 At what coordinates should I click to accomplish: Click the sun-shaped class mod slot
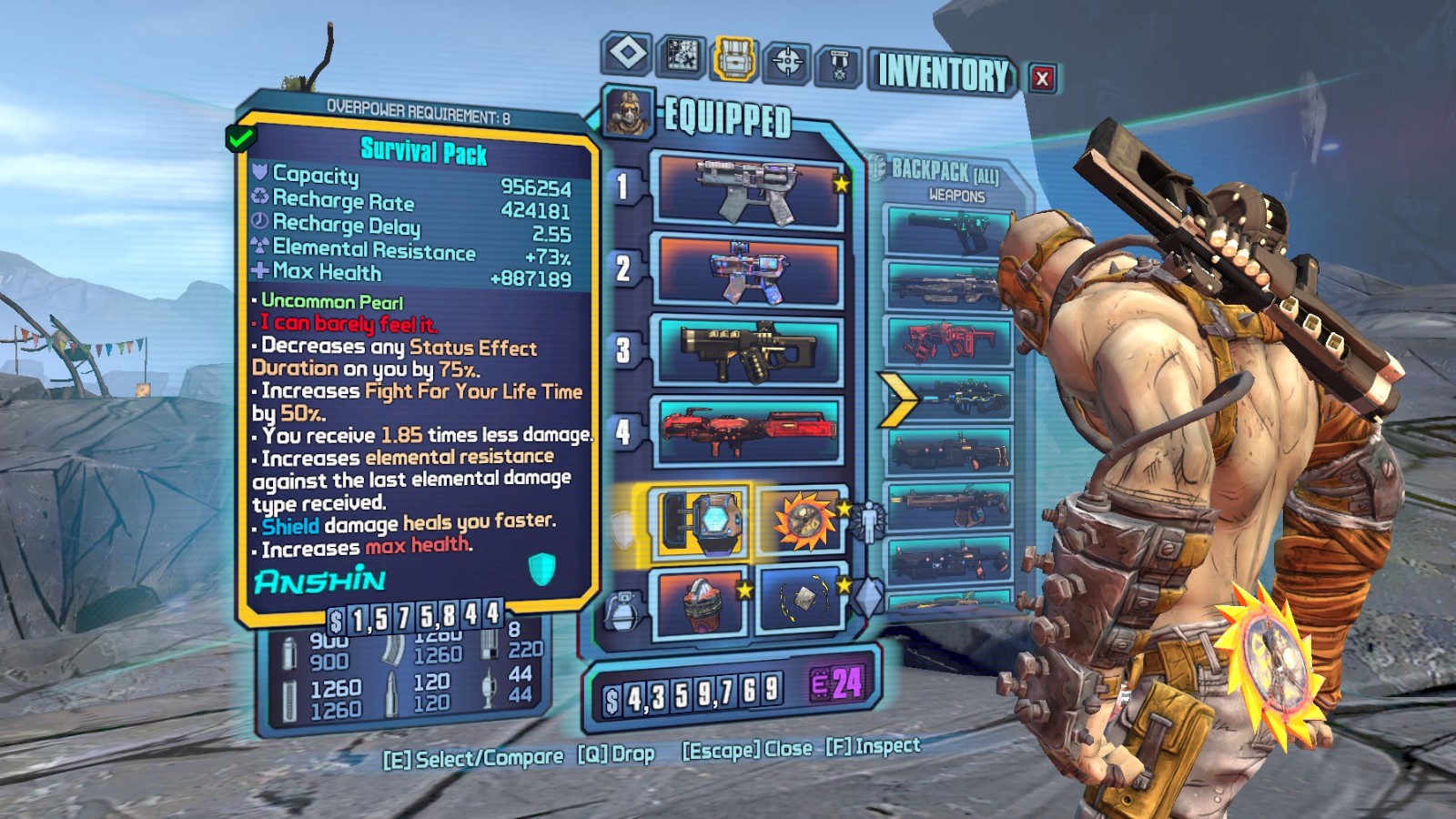tap(802, 521)
